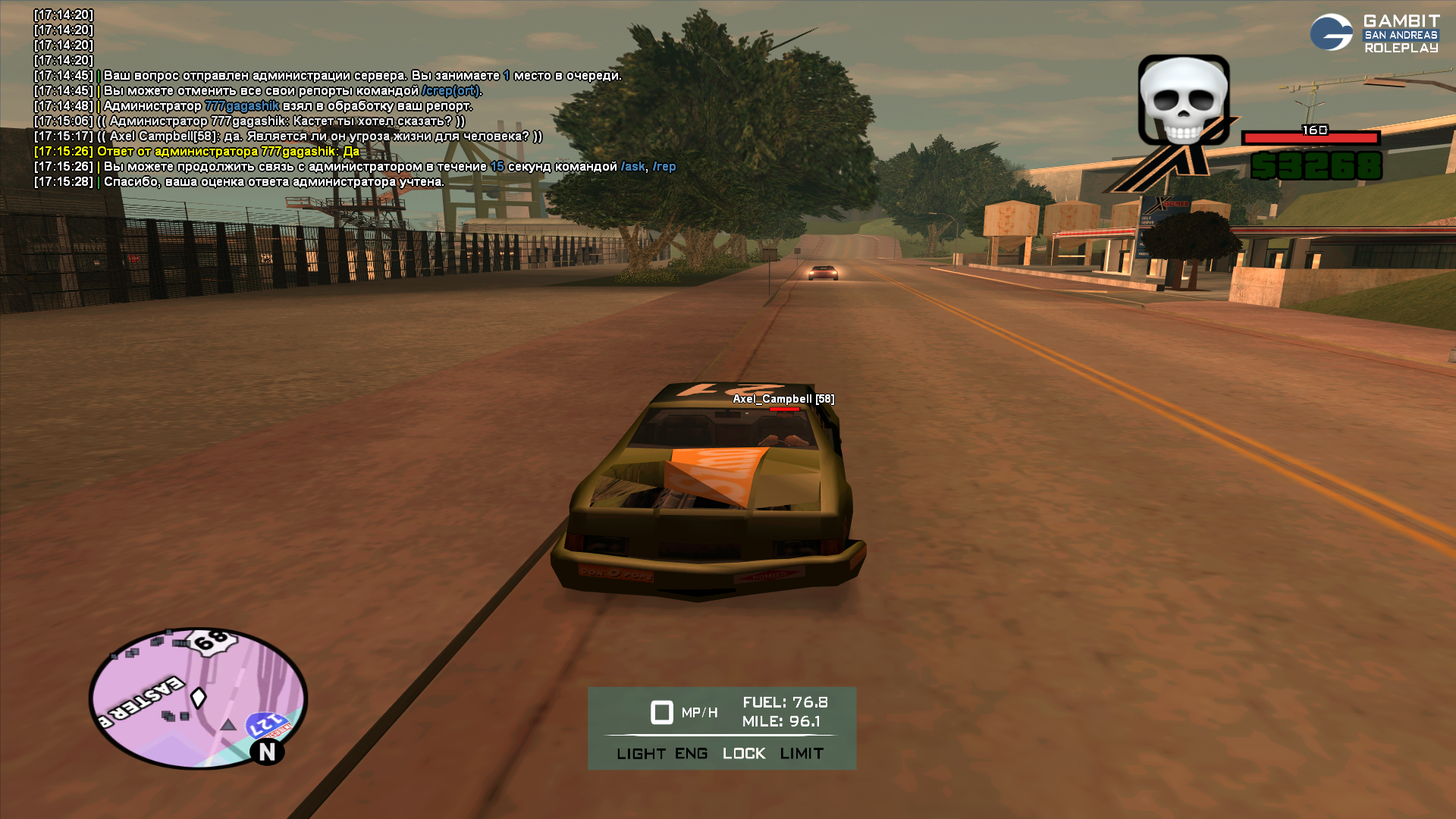The image size is (1456, 819).
Task: Toggle the LIMIT speed limiter indicator
Action: coord(802,754)
